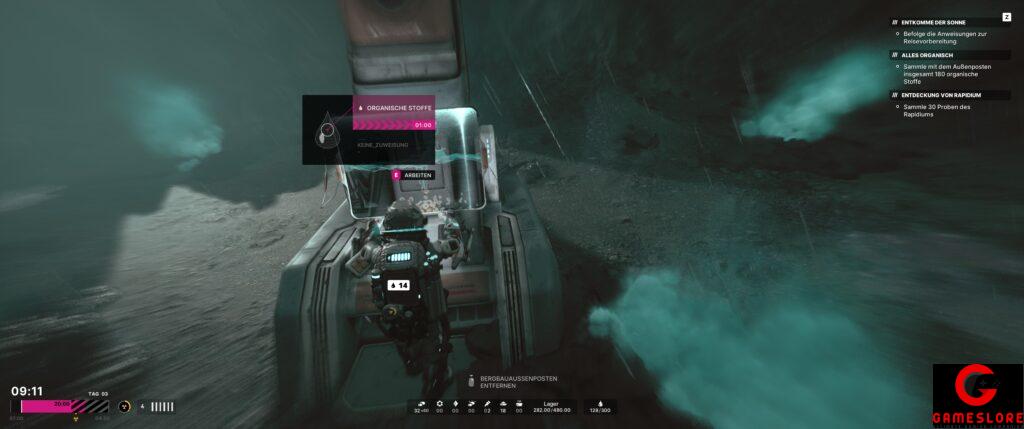This screenshot has width=1024, height=429.
Task: Open the Entkomme der Sonne objective
Action: [x=933, y=22]
